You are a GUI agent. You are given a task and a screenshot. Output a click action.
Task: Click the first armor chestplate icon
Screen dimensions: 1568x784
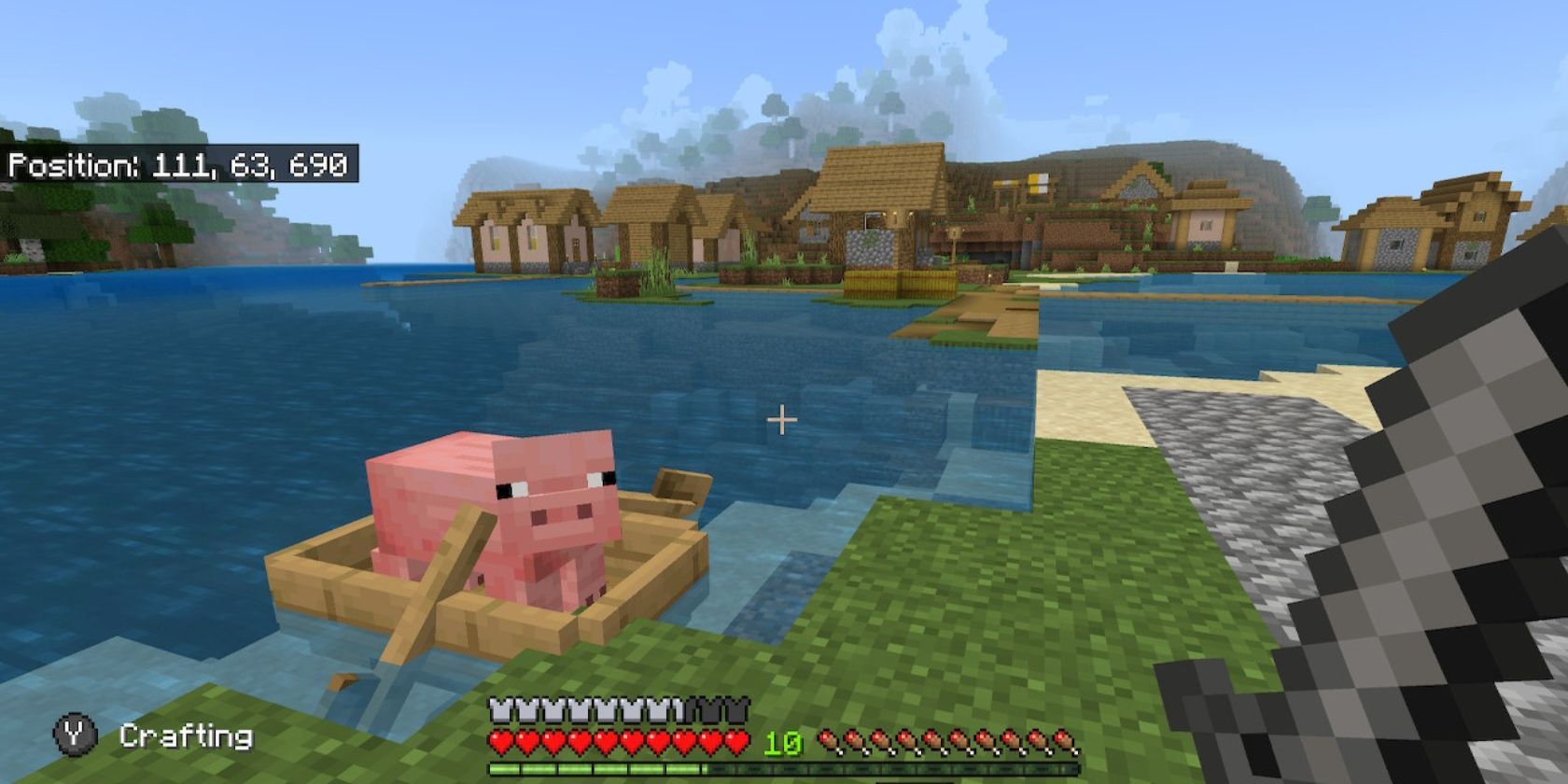click(x=498, y=710)
